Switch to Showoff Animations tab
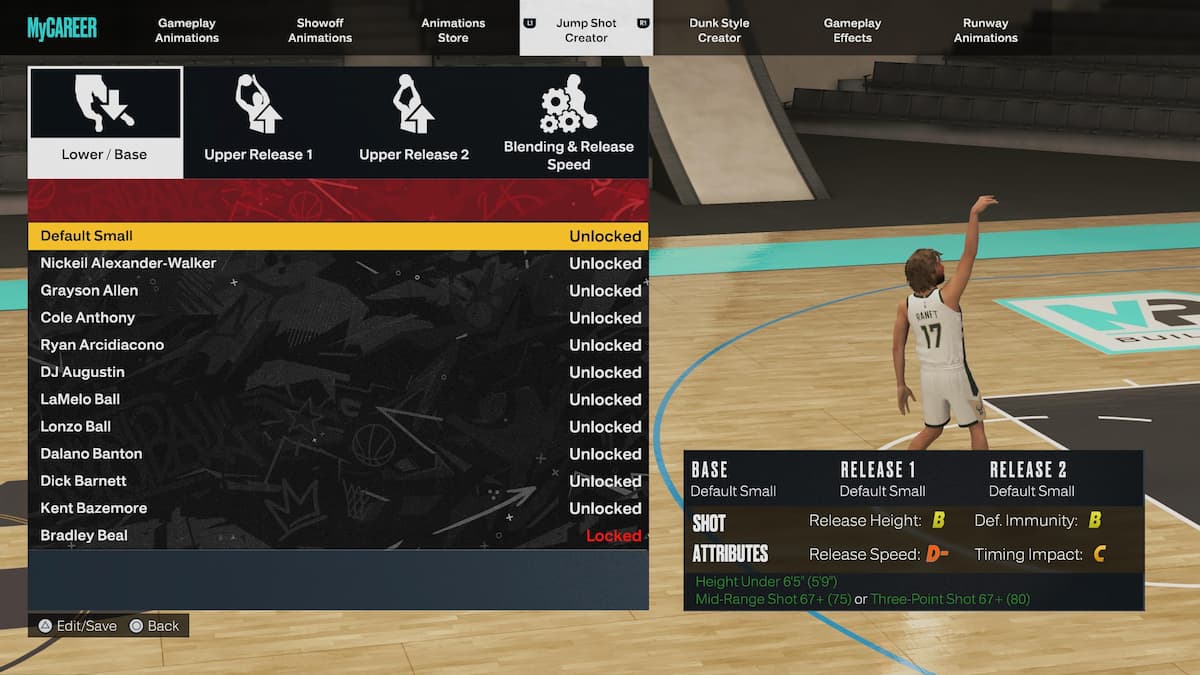The height and width of the screenshot is (675, 1200). point(320,30)
